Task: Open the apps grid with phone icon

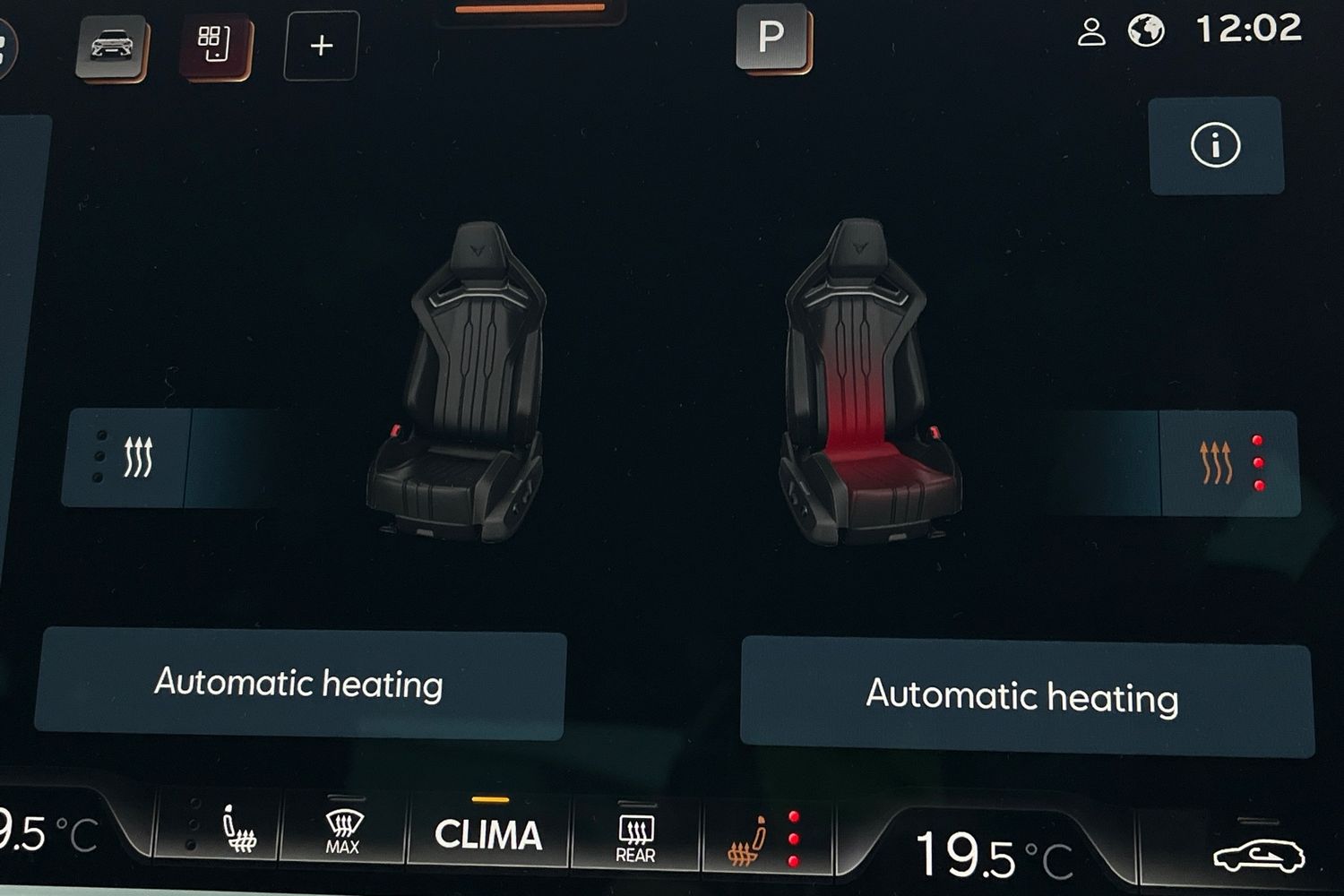Action: (214, 45)
